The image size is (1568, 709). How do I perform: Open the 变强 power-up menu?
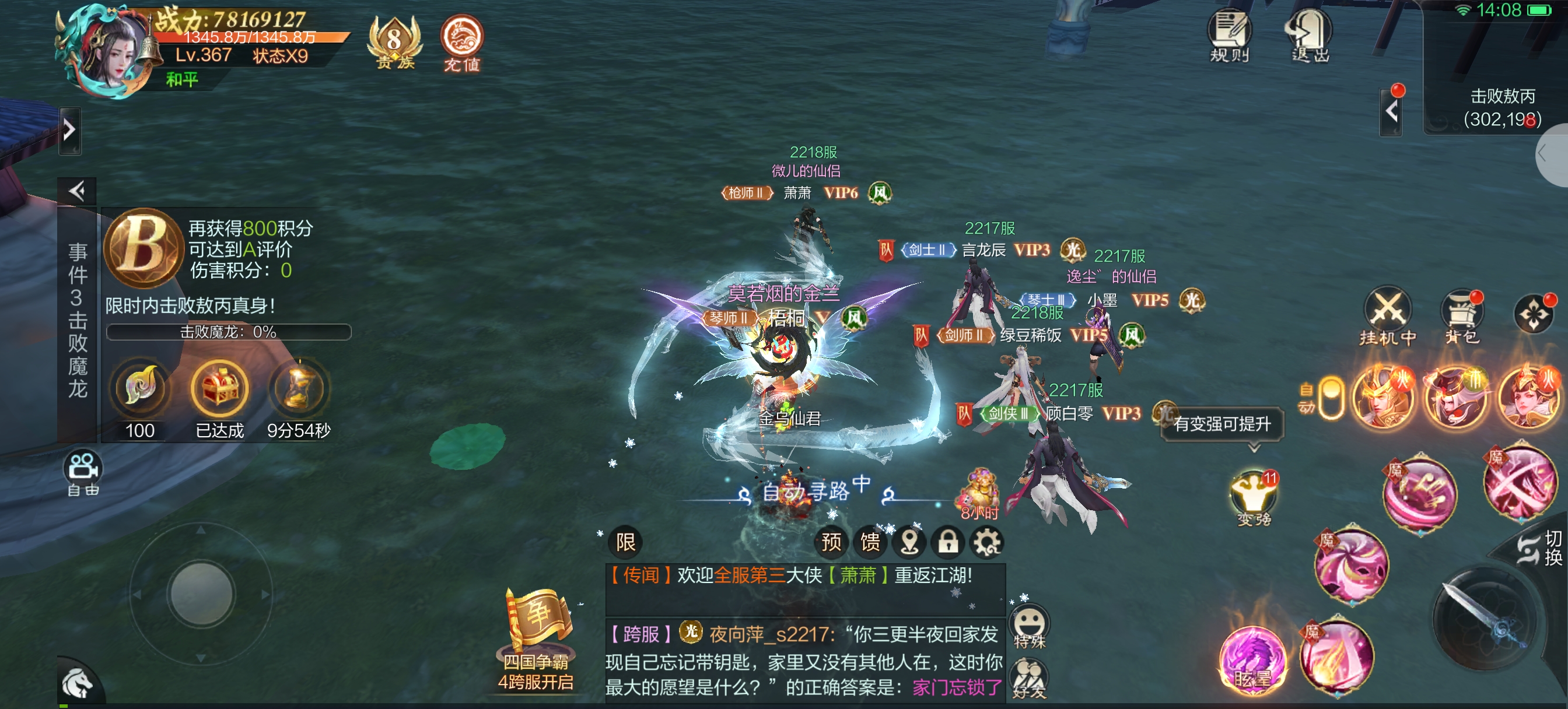tap(1254, 497)
